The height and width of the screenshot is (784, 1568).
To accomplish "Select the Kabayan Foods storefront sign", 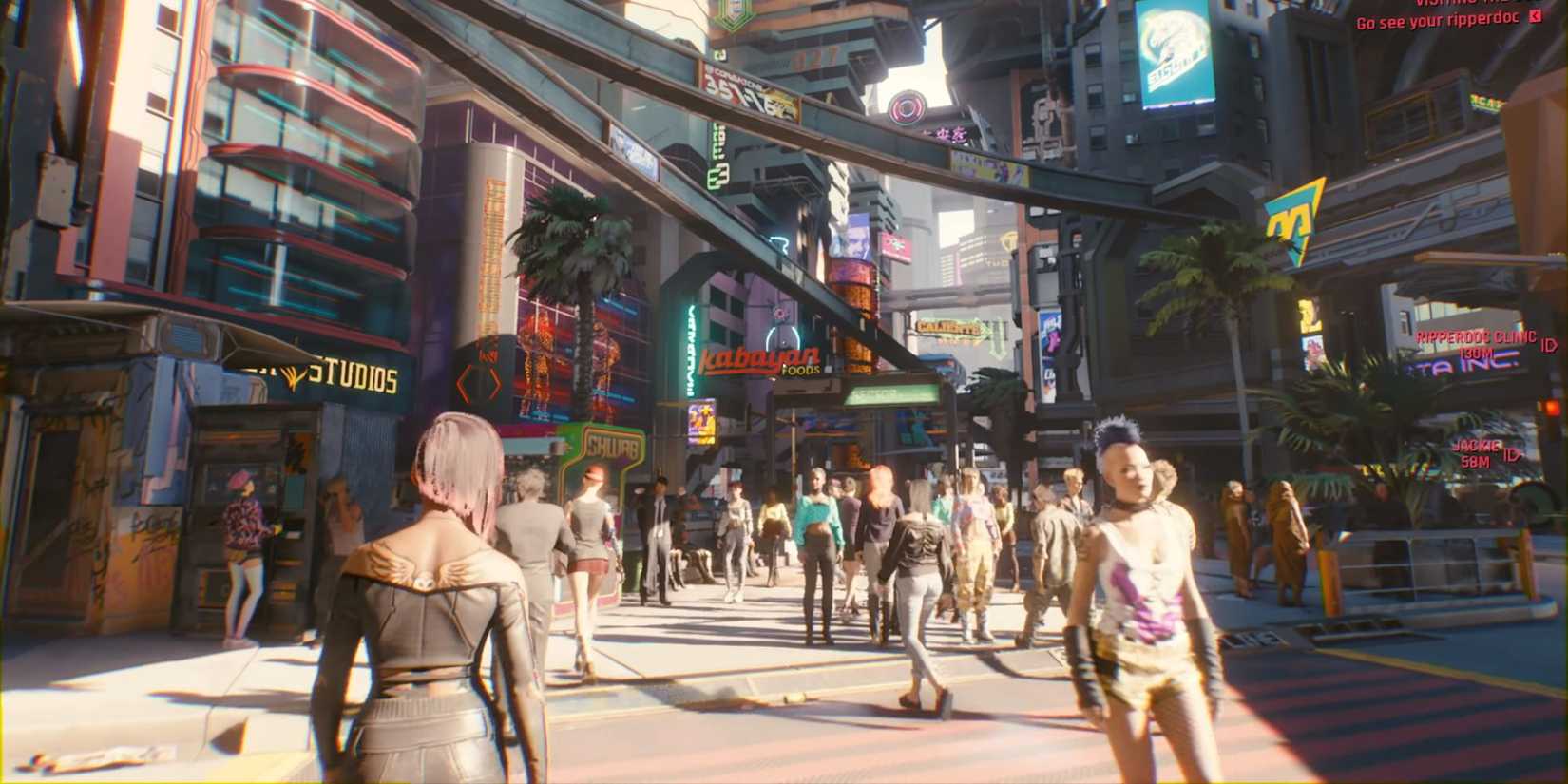I will click(762, 358).
